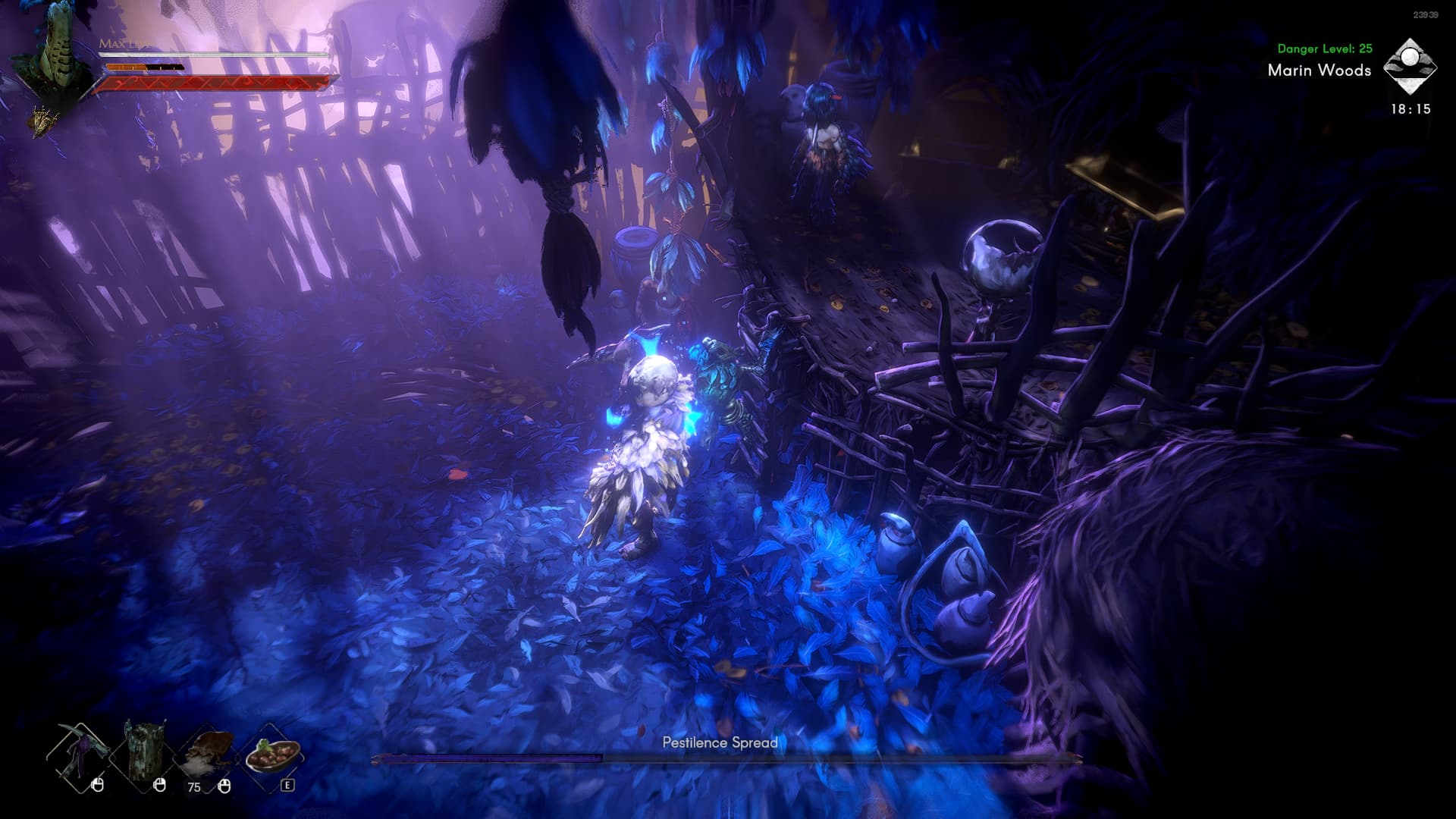Click the day-night cycle diamond icon
The image size is (1456, 819).
coord(1410,67)
